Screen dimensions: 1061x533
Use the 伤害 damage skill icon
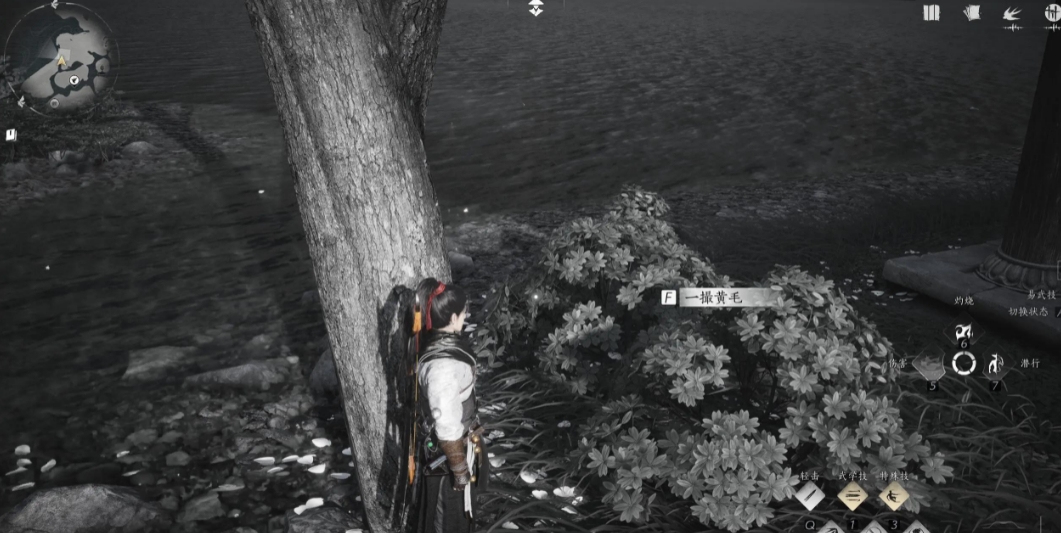[x=930, y=365]
